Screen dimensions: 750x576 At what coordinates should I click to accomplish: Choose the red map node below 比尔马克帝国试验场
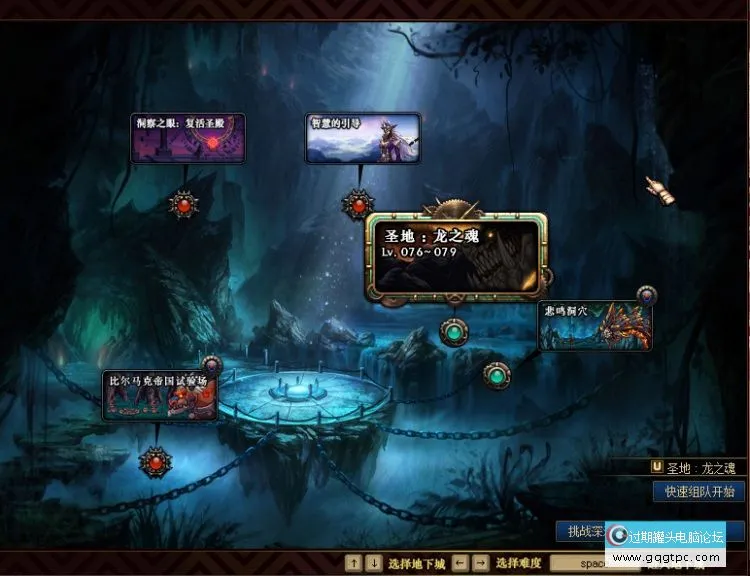coord(155,461)
